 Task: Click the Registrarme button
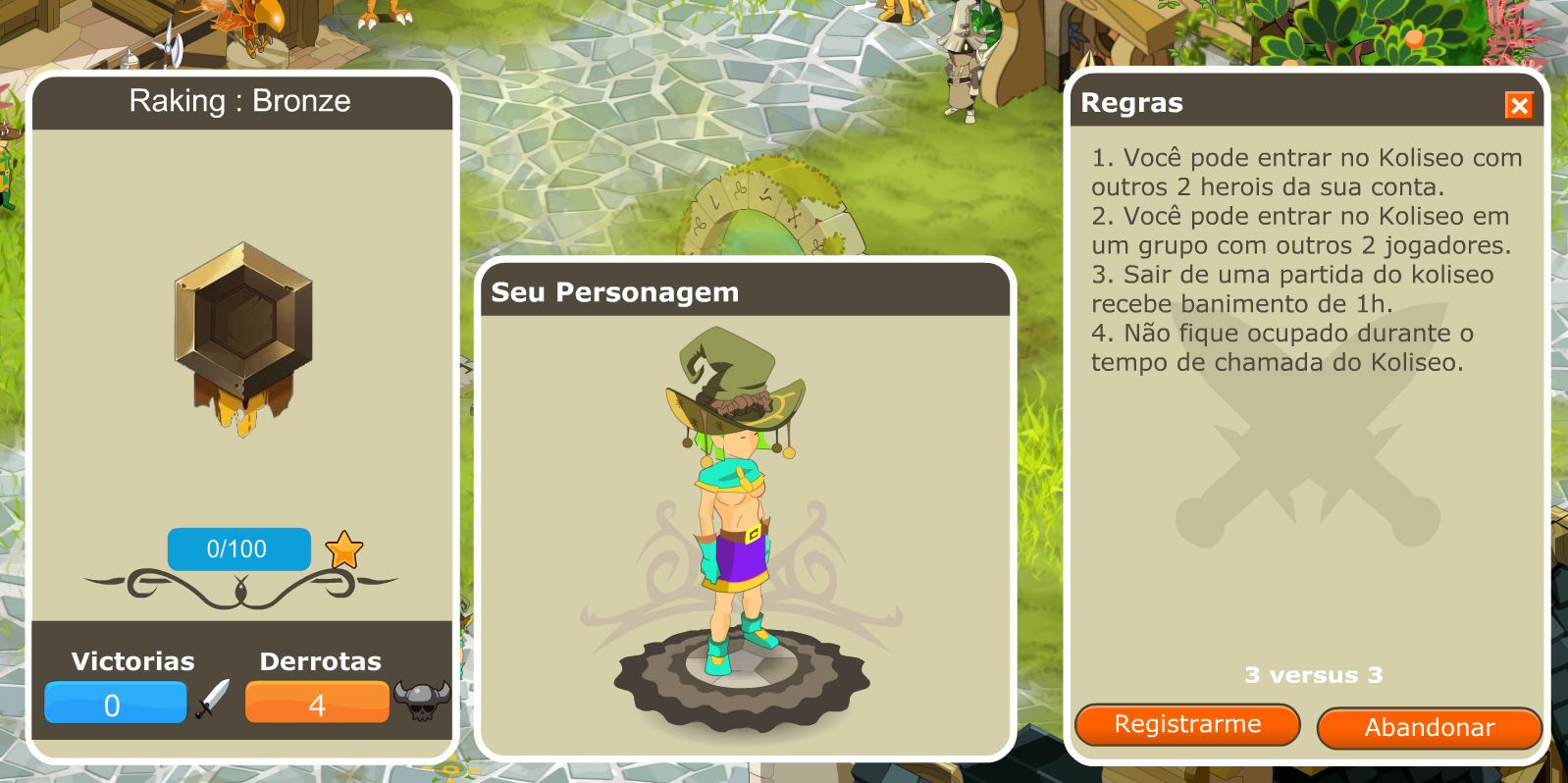[x=1187, y=725]
